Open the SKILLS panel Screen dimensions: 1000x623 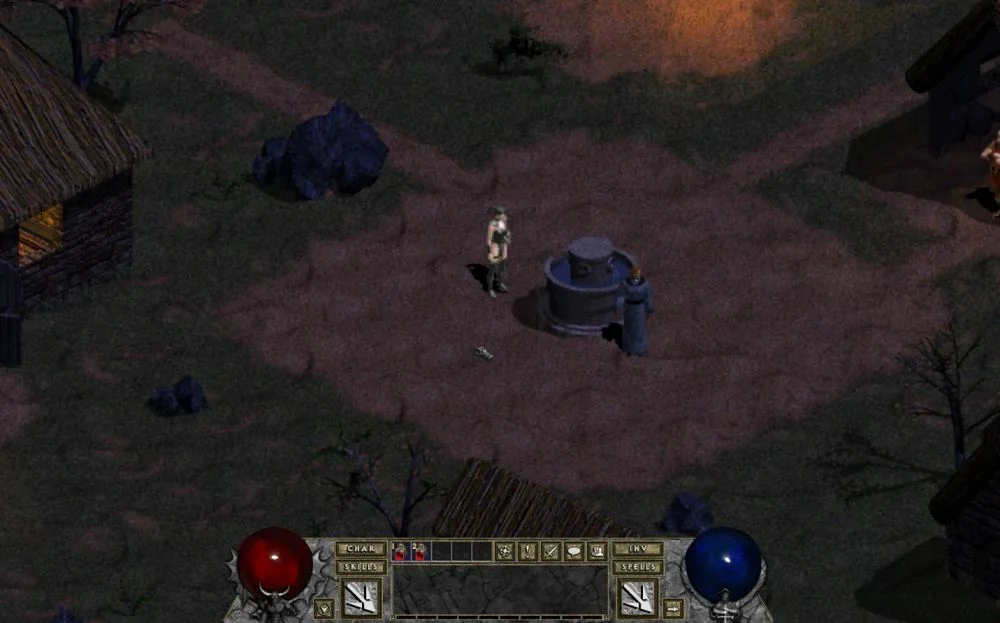tap(361, 567)
